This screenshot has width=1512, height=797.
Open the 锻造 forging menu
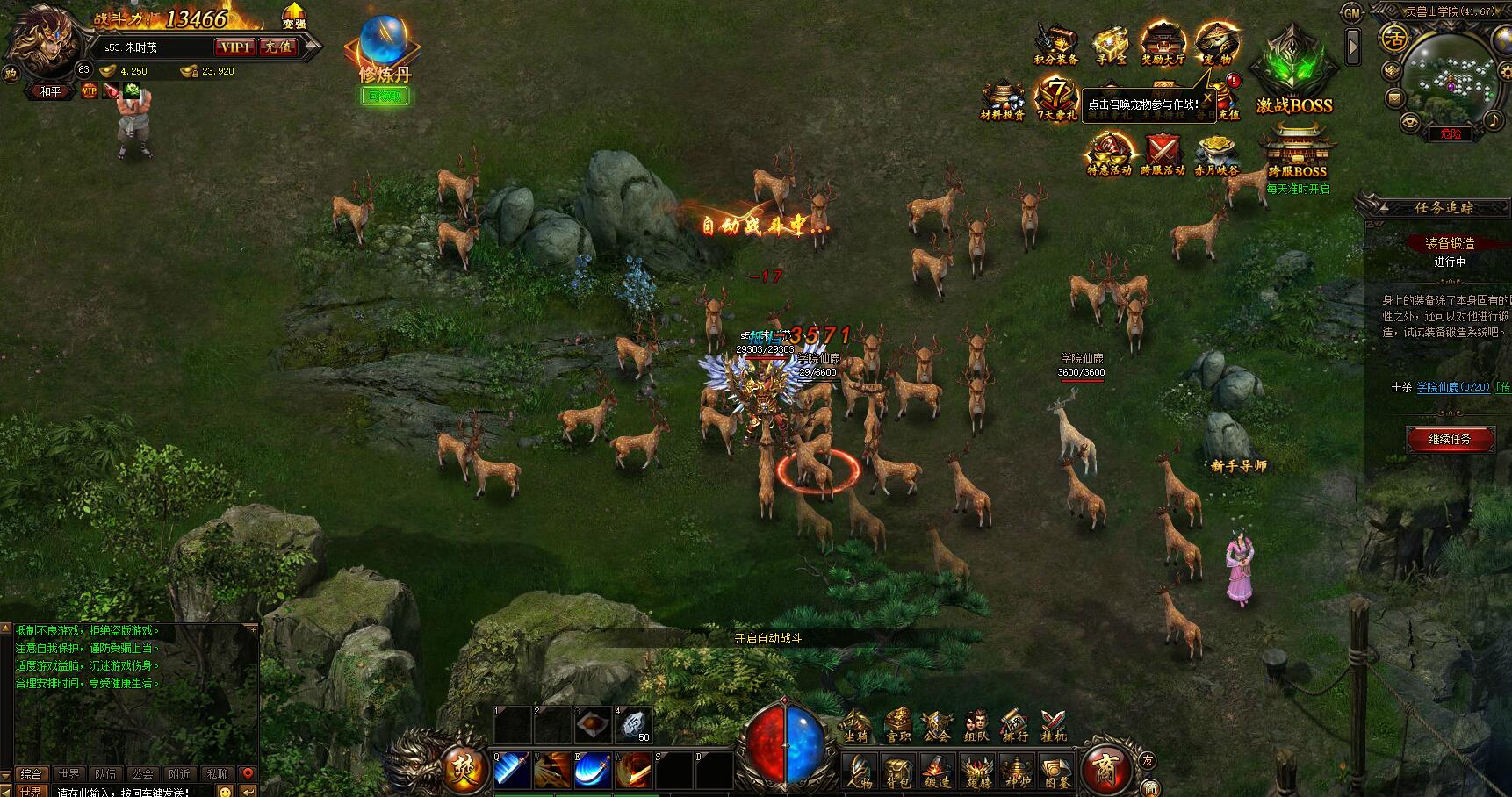click(x=937, y=770)
